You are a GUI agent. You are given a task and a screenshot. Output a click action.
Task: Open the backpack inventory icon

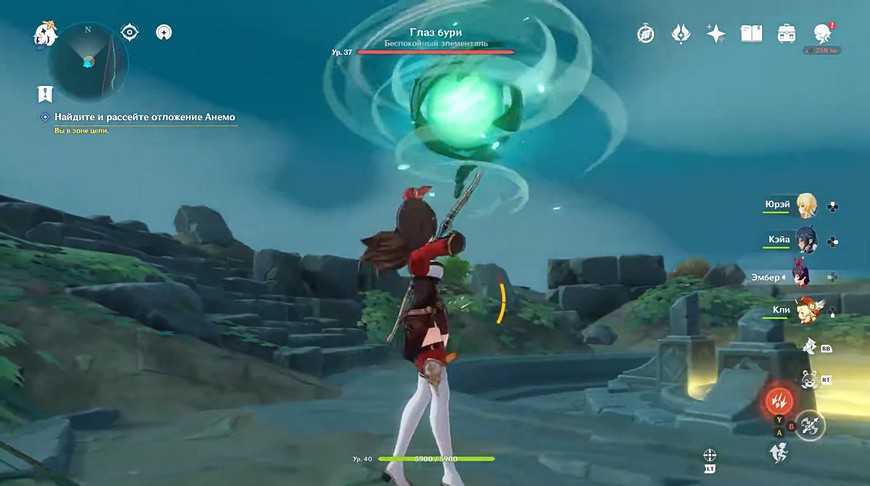click(x=787, y=33)
